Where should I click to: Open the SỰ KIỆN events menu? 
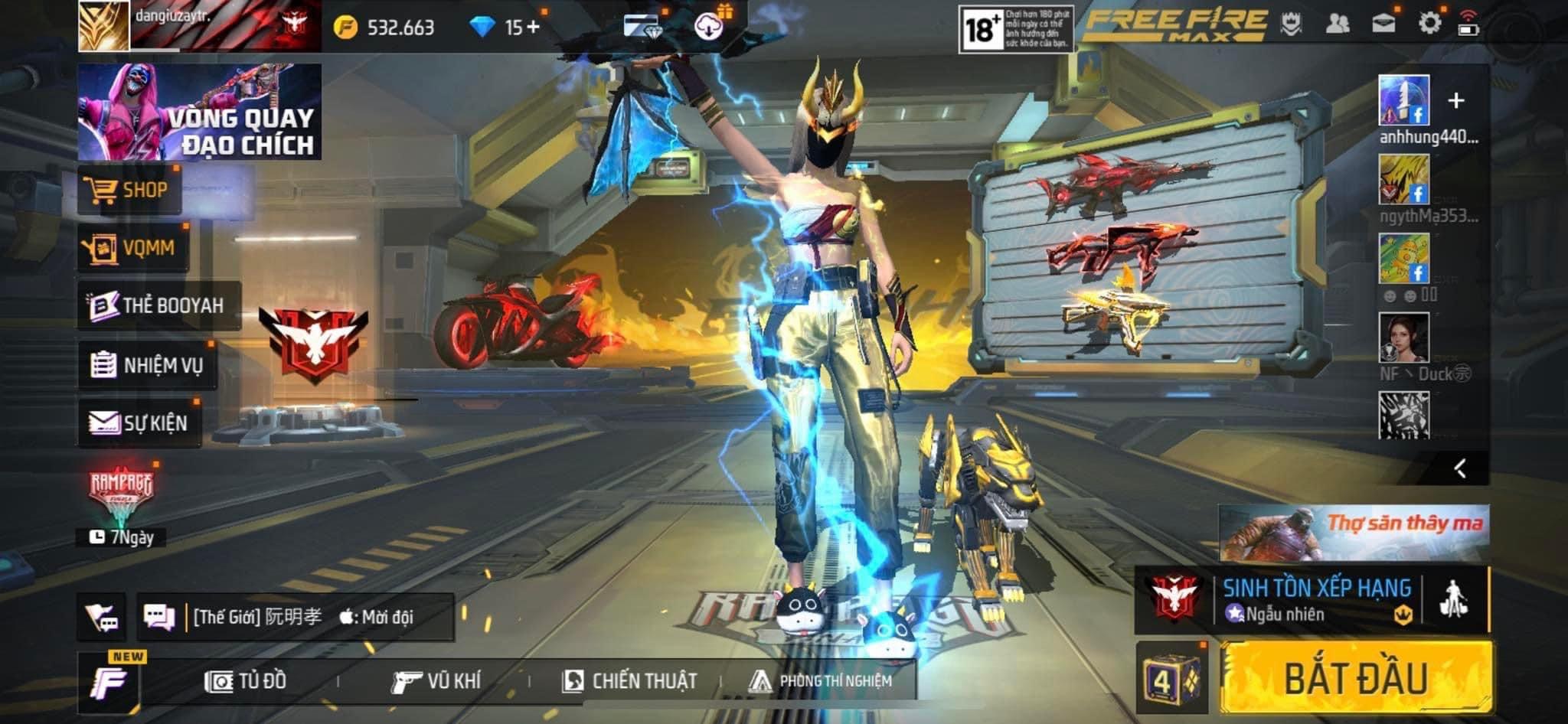[139, 422]
